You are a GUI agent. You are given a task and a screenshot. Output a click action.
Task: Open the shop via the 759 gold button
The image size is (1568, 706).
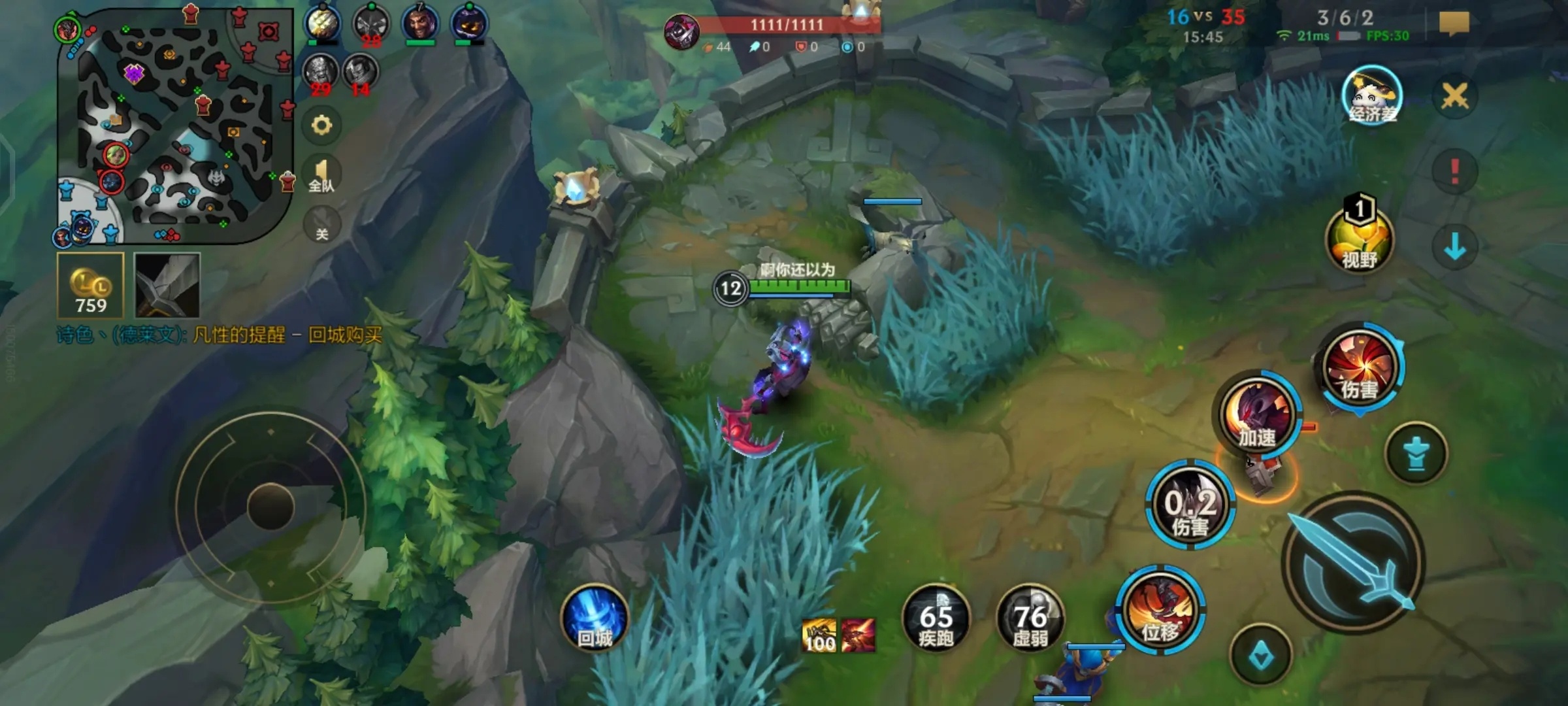[90, 286]
